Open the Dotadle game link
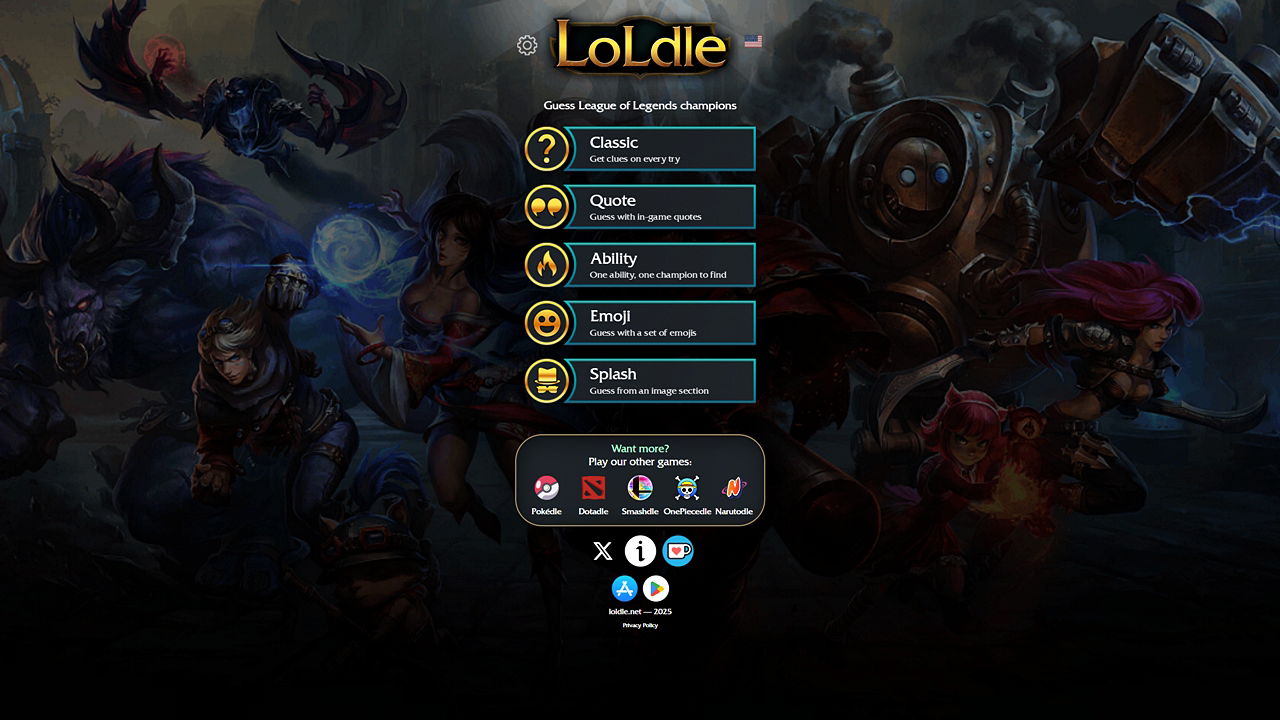The width and height of the screenshot is (1280, 720). click(593, 494)
